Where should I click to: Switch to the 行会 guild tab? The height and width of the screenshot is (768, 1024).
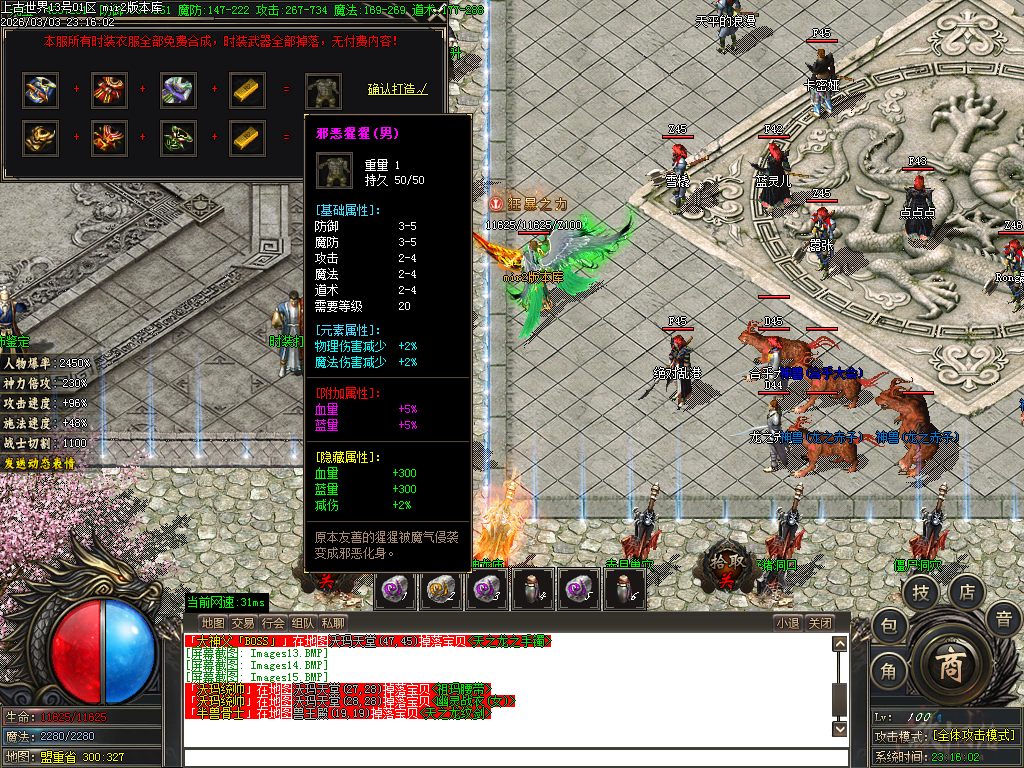click(x=273, y=623)
